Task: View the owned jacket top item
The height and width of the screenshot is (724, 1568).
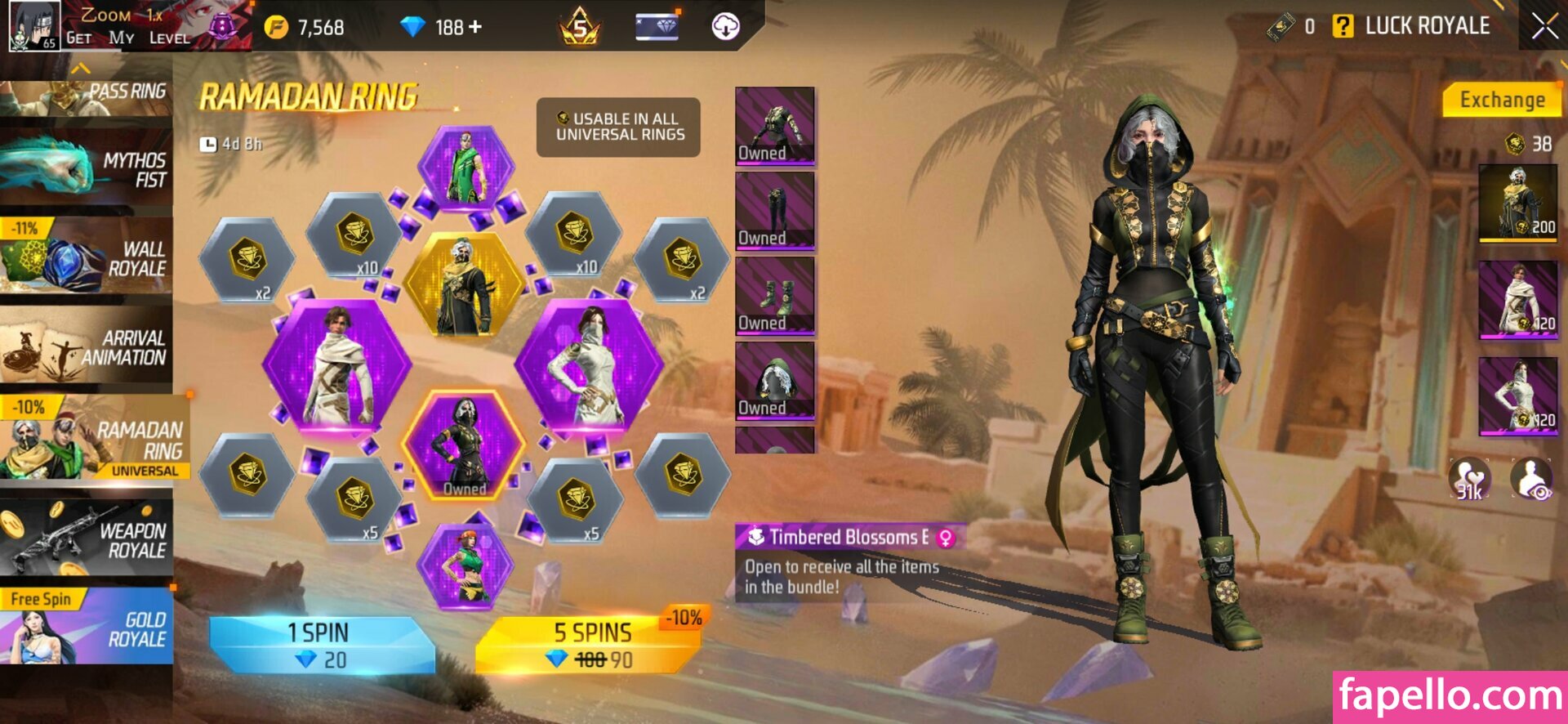Action: coord(774,125)
